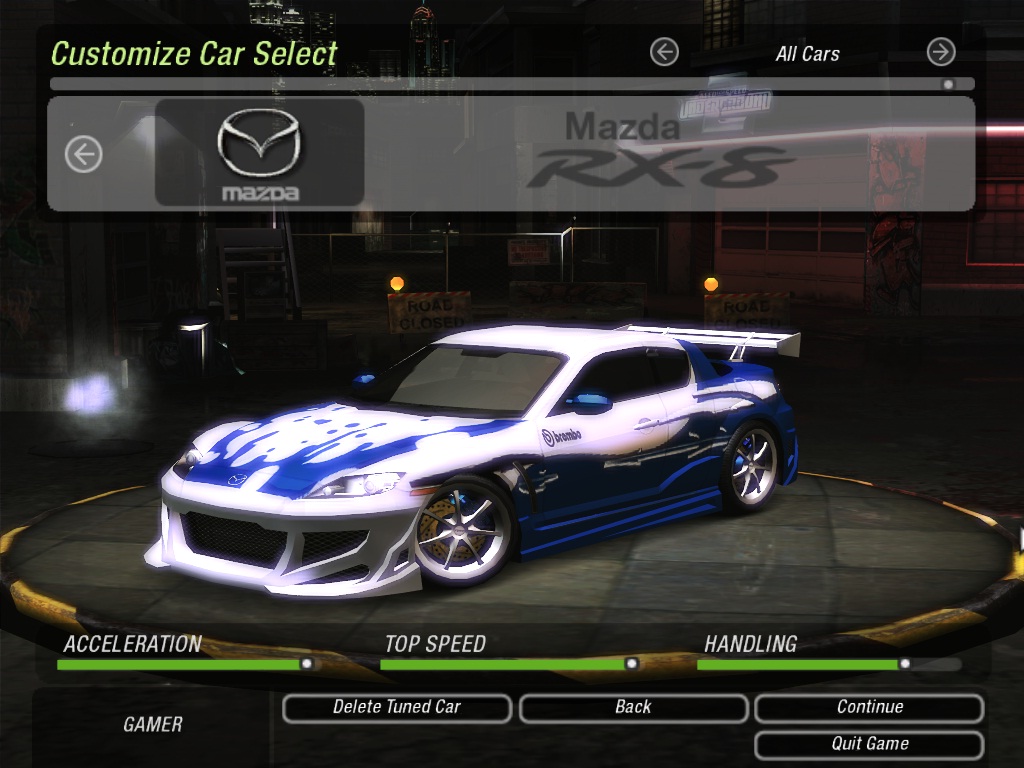Quit the game

point(869,745)
